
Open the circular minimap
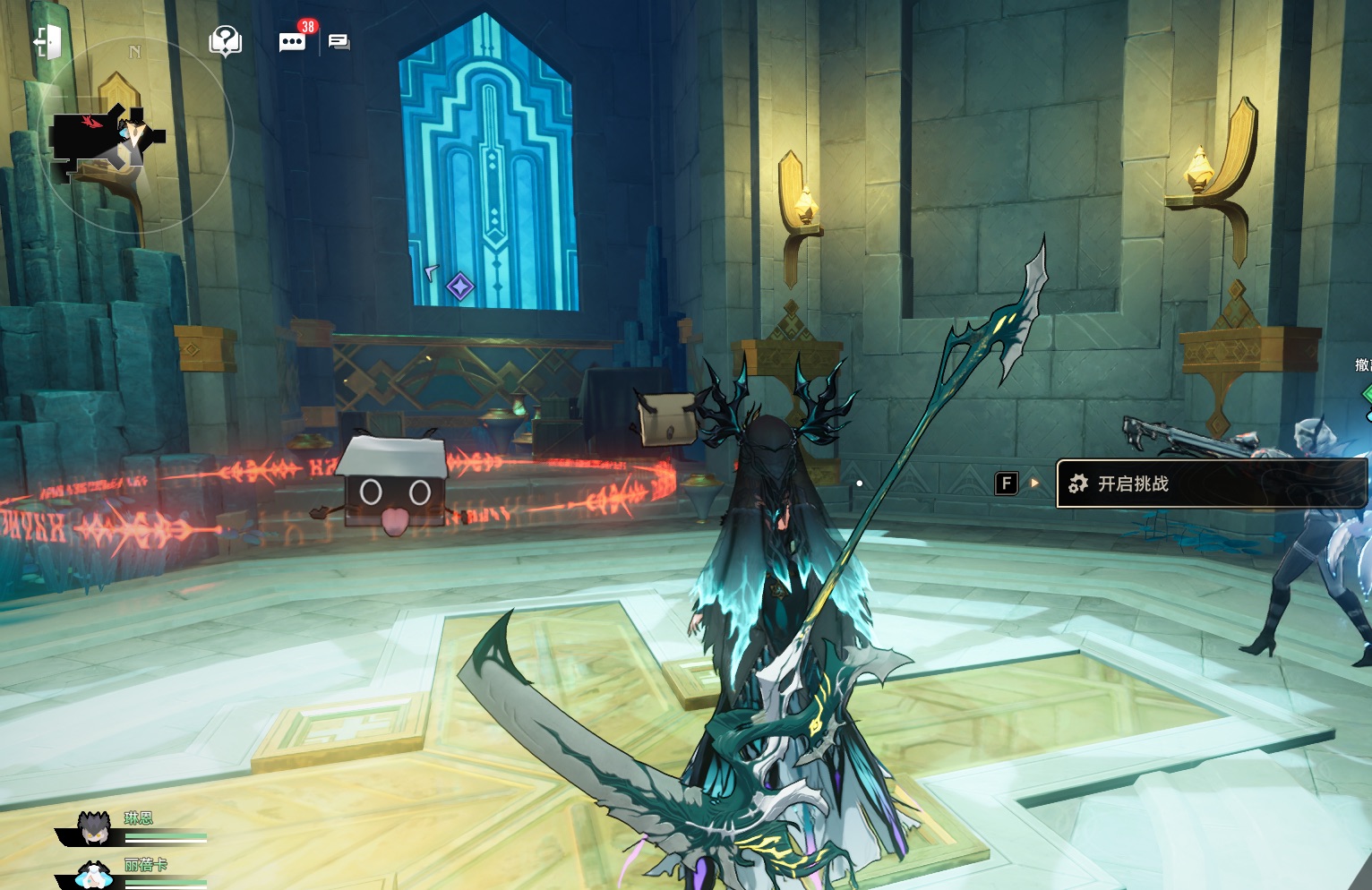pos(134,134)
